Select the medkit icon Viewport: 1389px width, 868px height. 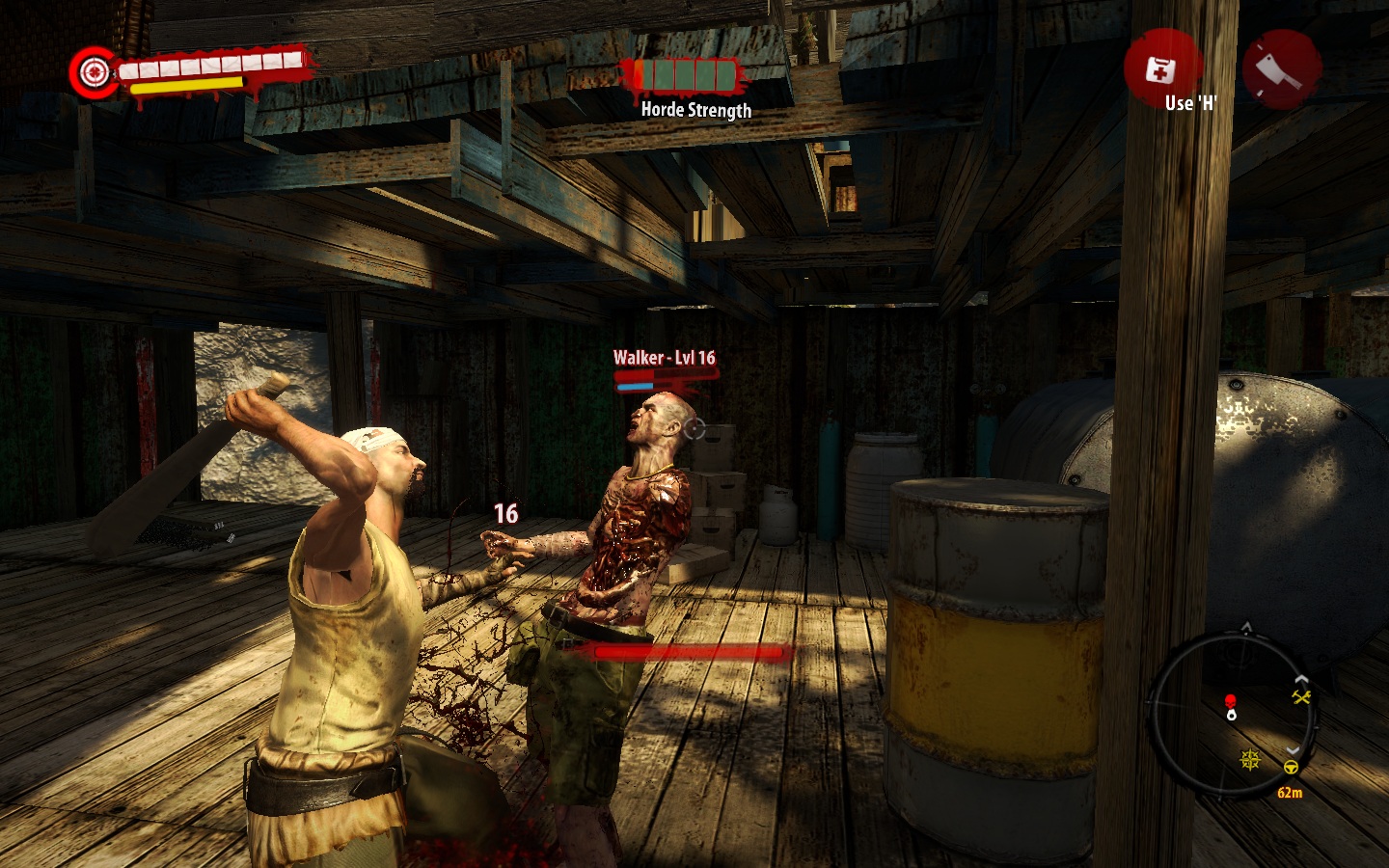point(1158,69)
